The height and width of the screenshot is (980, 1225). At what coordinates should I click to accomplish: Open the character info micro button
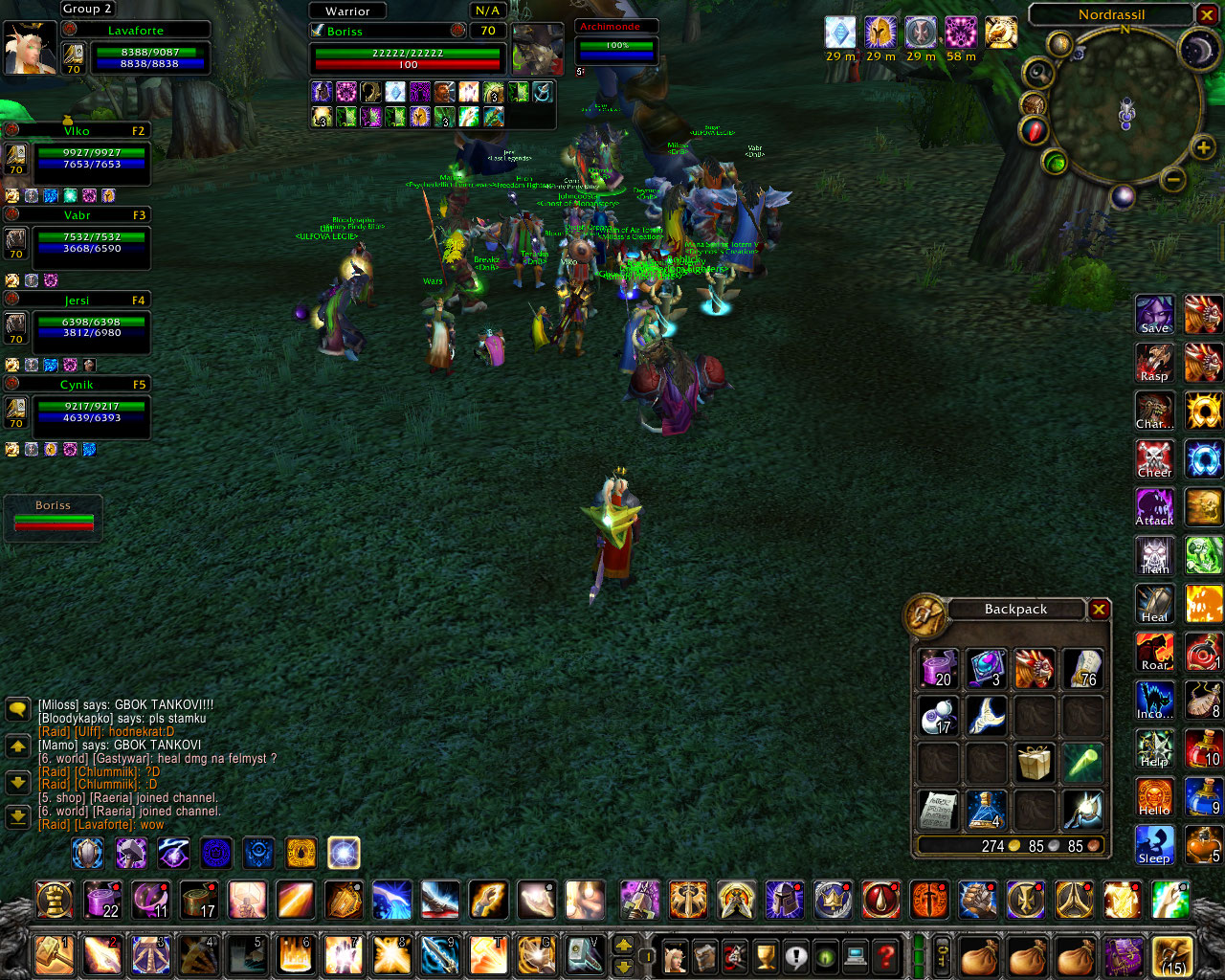[675, 955]
